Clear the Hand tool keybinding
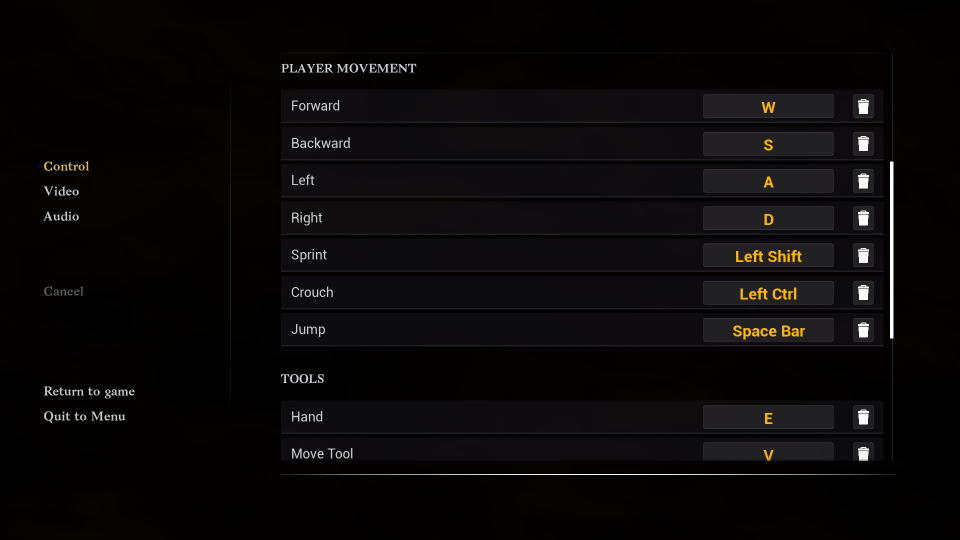 pyautogui.click(x=863, y=417)
